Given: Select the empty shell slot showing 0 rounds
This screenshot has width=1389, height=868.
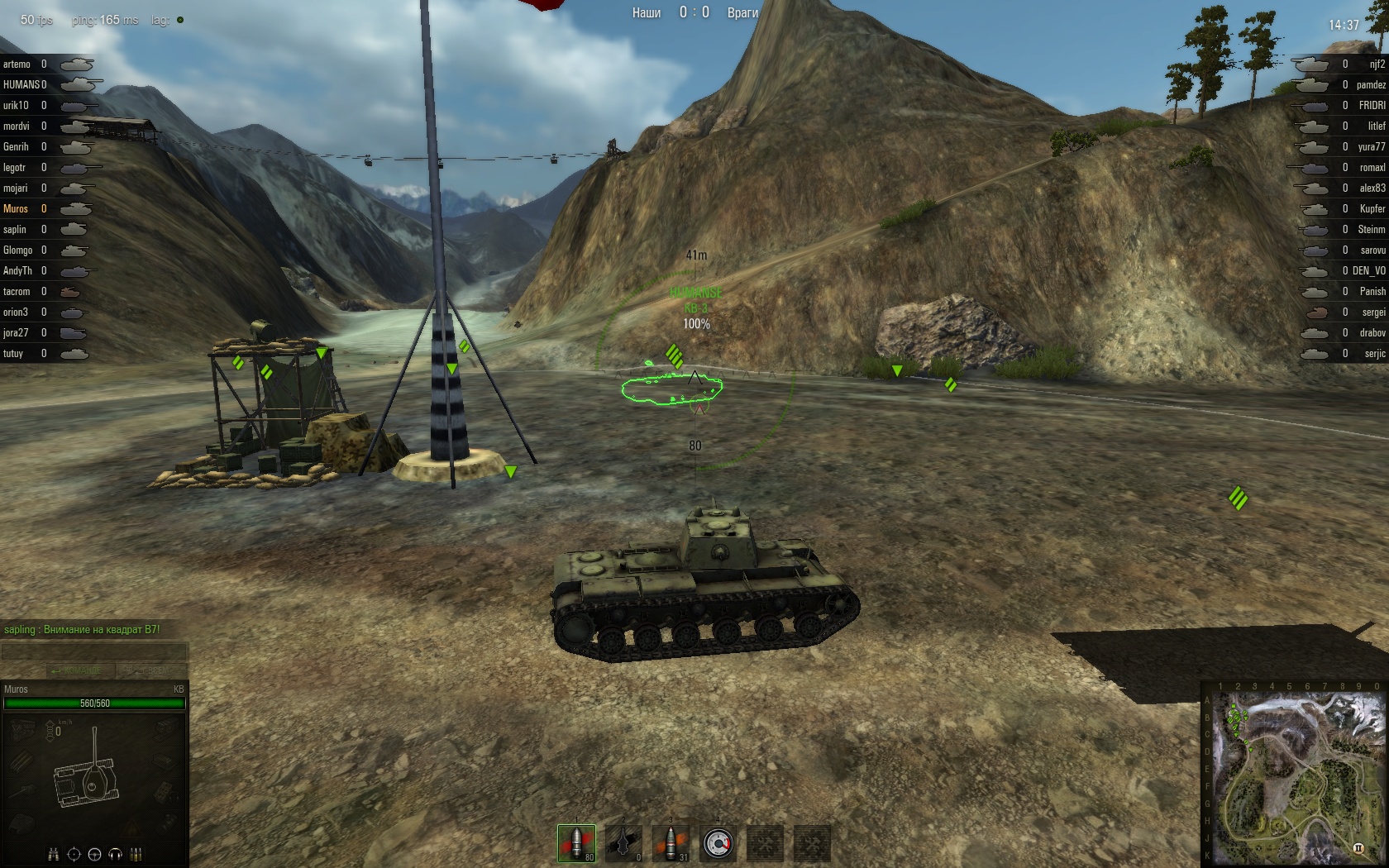Looking at the screenshot, I should 623,843.
